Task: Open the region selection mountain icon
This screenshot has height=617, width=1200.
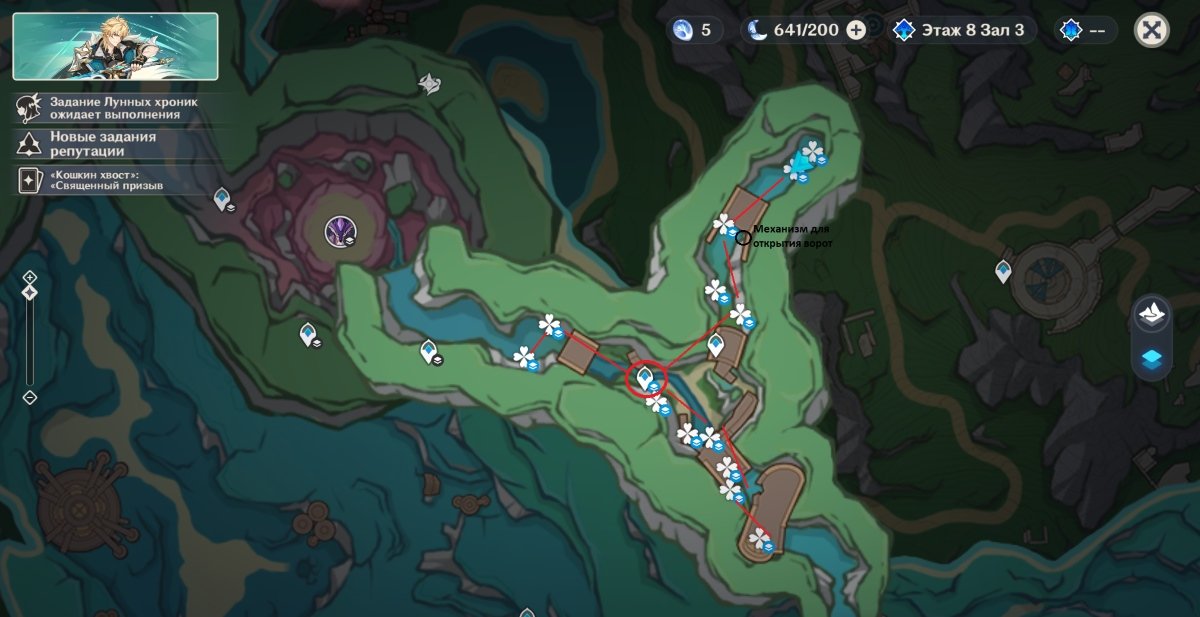Action: [x=1152, y=314]
